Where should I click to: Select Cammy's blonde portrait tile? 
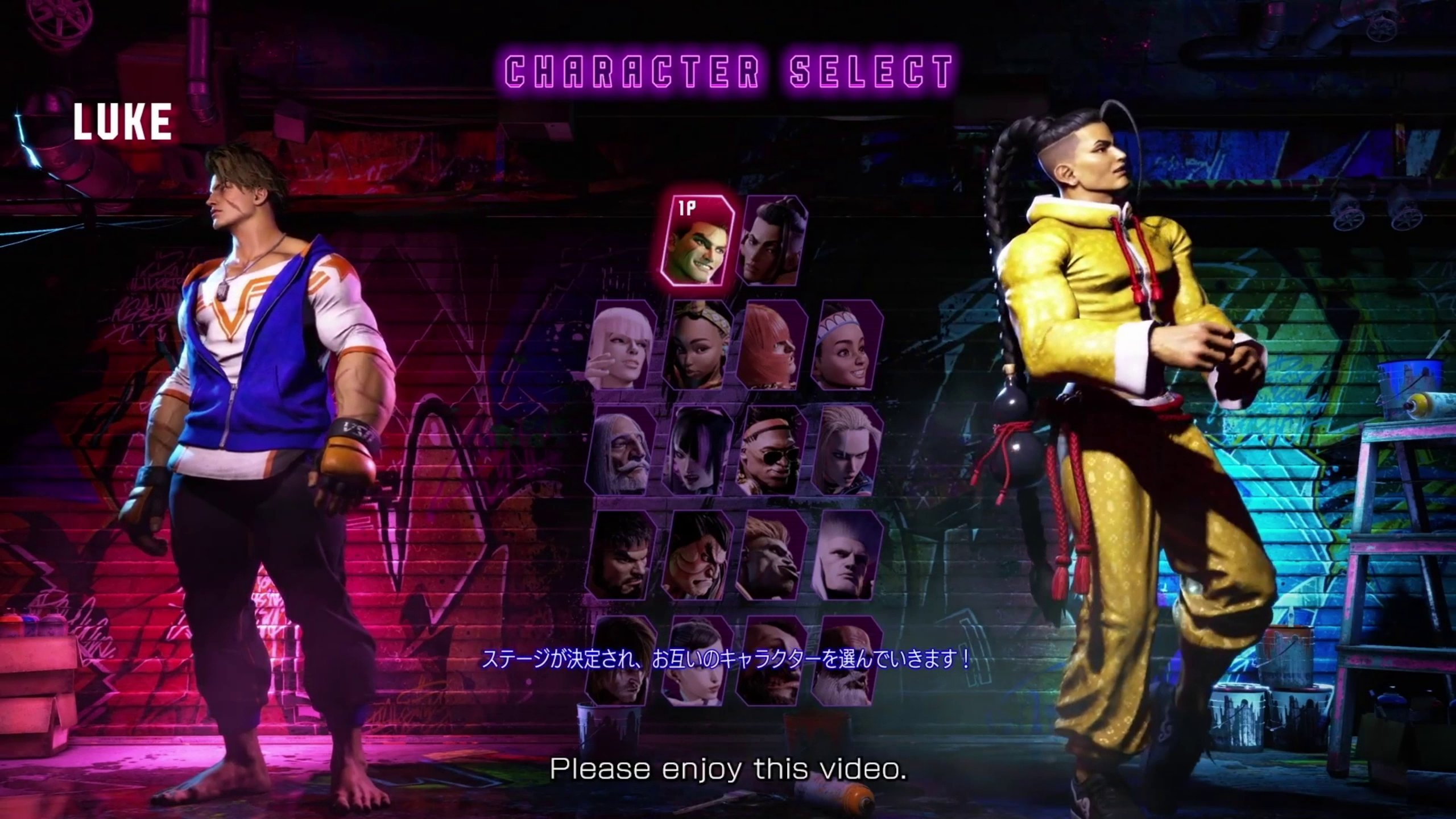pyautogui.click(x=847, y=449)
